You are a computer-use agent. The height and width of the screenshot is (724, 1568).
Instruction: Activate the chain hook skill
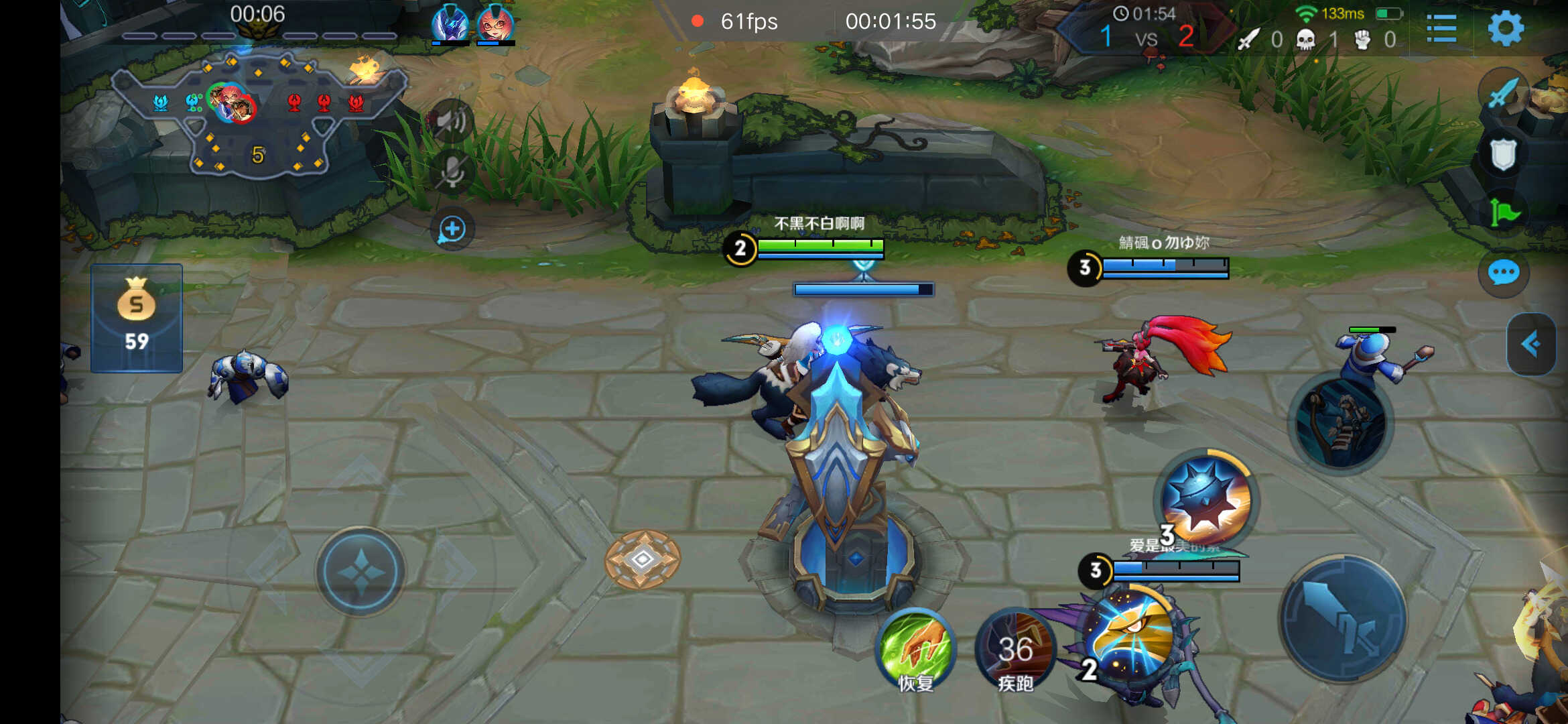1341,422
